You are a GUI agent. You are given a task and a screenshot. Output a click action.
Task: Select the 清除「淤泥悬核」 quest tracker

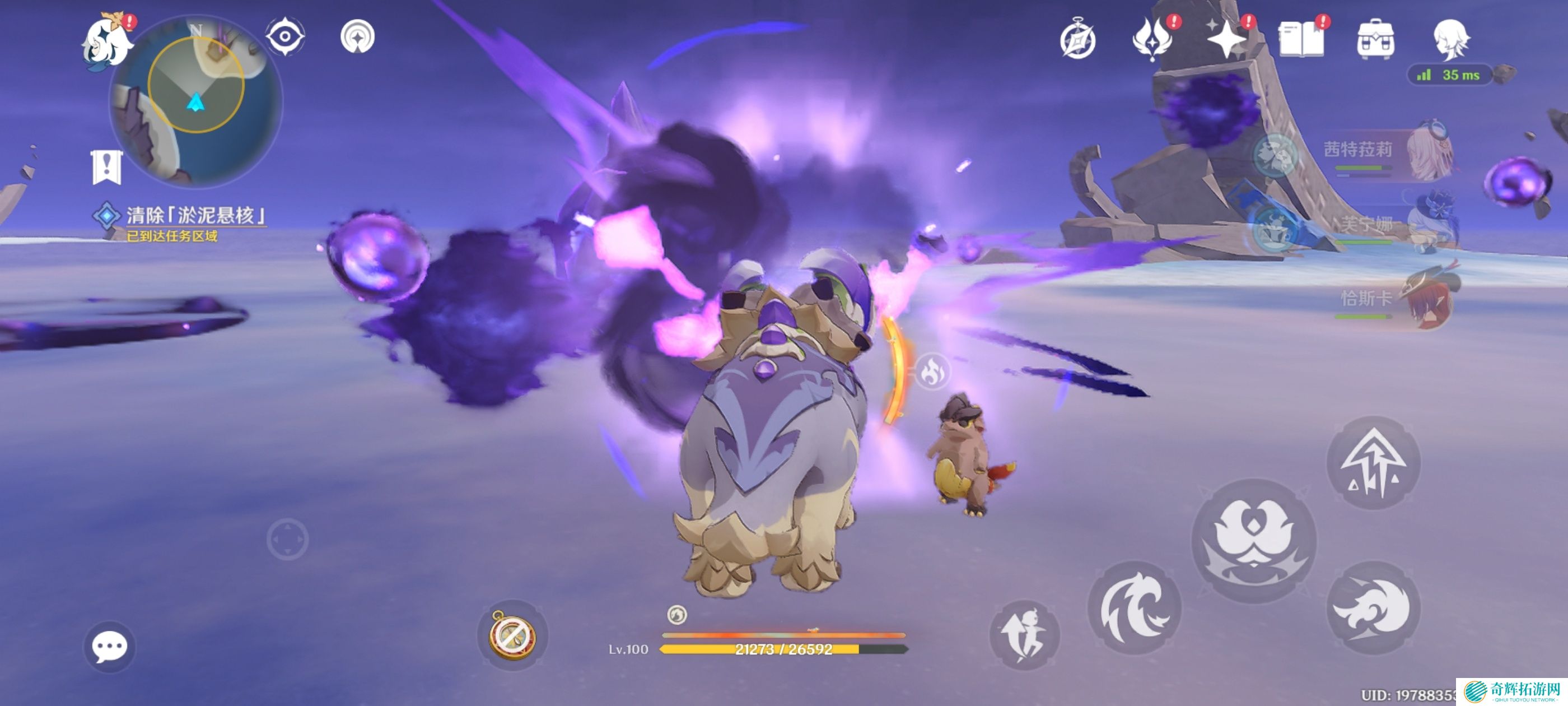195,216
